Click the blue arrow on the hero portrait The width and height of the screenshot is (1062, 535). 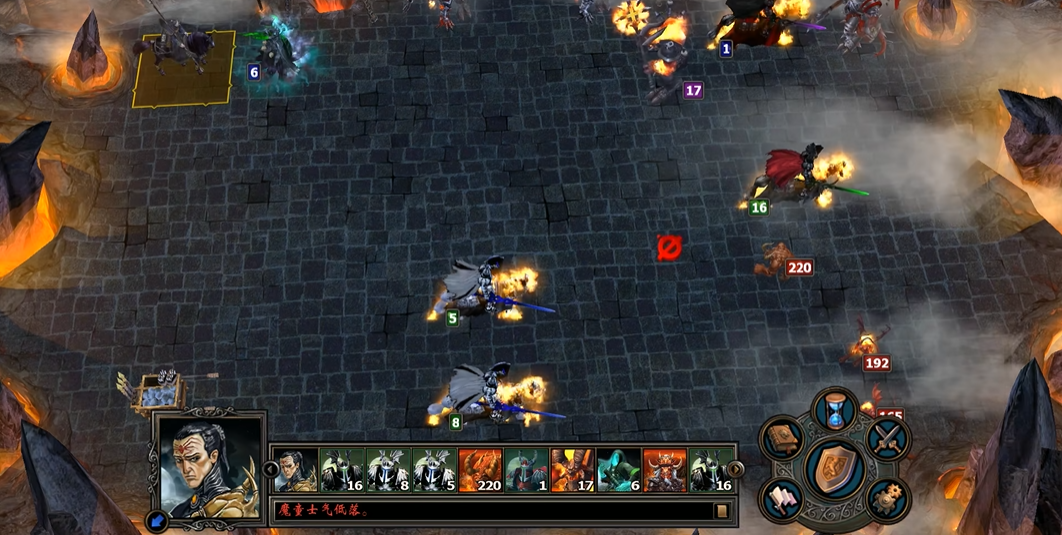(157, 520)
